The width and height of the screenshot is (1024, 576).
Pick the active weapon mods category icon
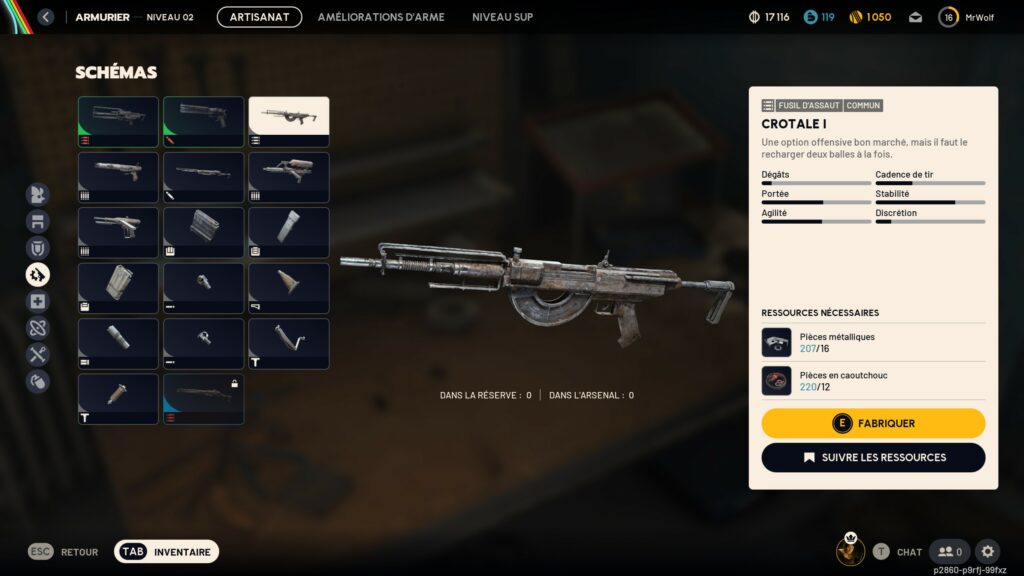pos(38,274)
